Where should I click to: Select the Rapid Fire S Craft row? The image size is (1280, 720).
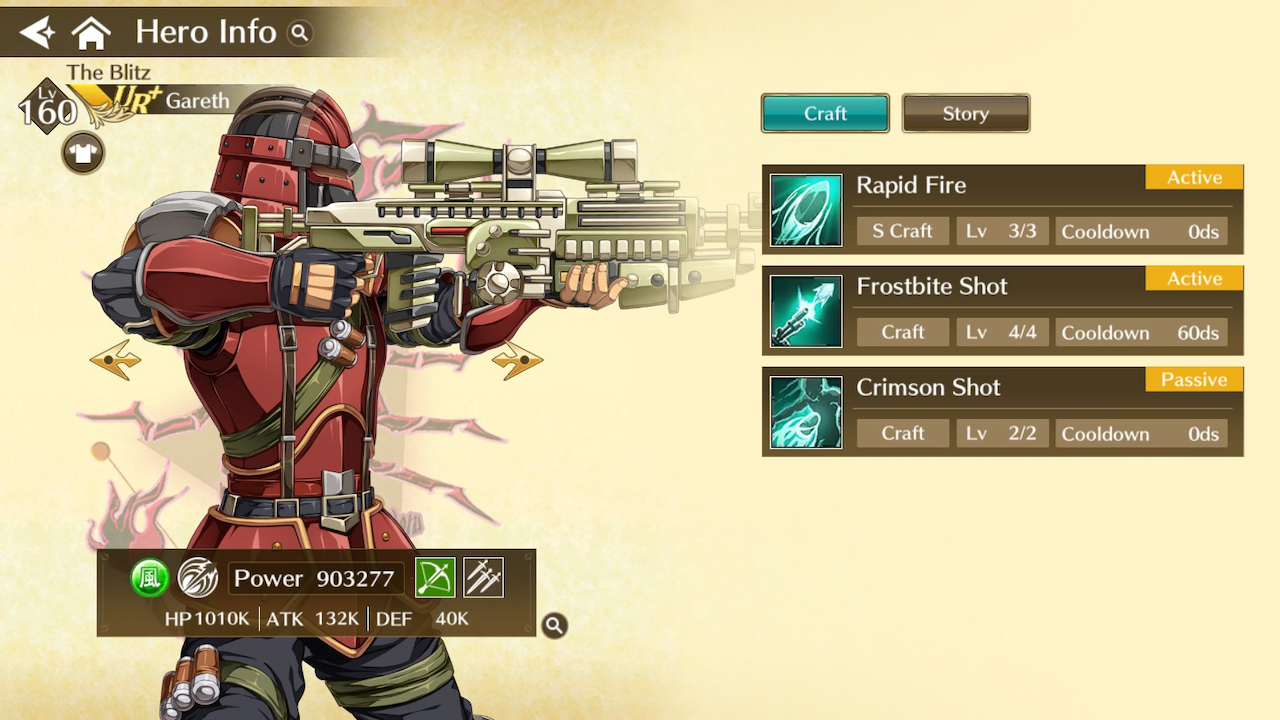click(x=1002, y=209)
